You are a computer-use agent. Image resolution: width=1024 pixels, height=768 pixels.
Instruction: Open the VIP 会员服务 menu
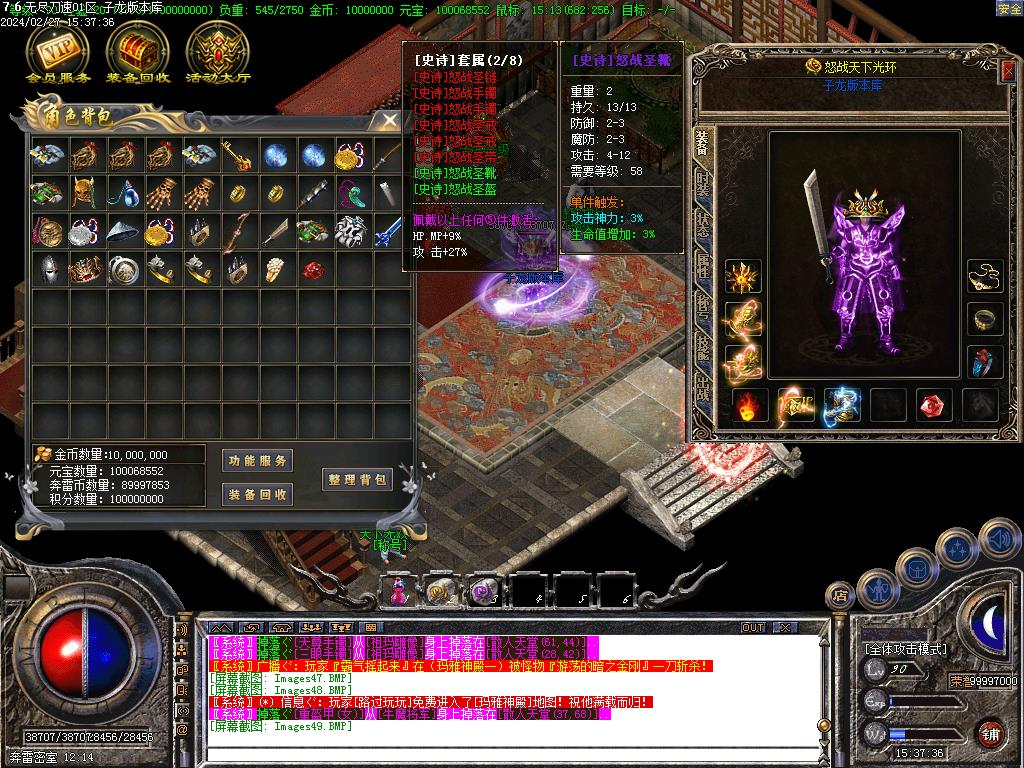tap(57, 51)
